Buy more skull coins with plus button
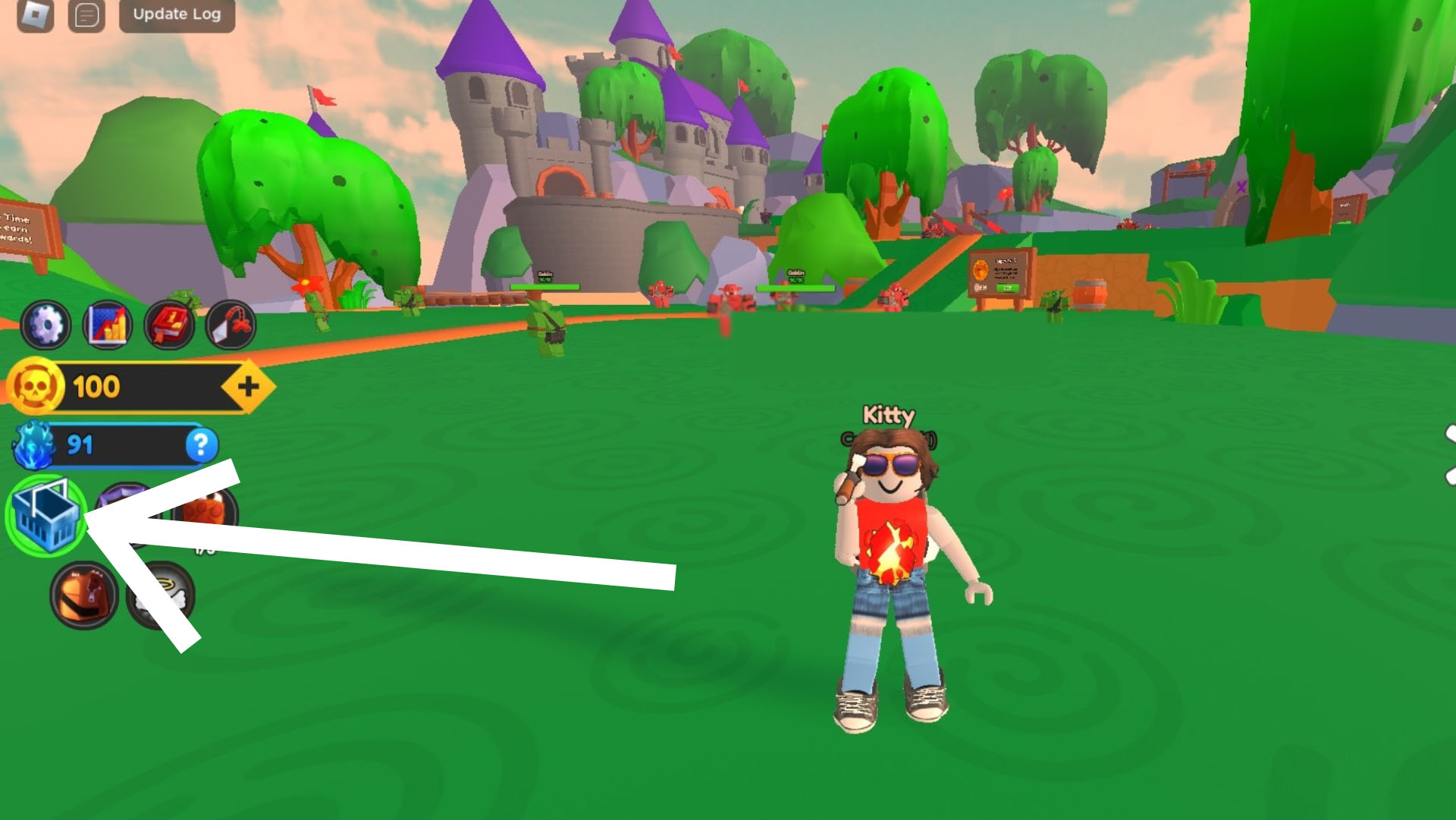 (x=248, y=387)
